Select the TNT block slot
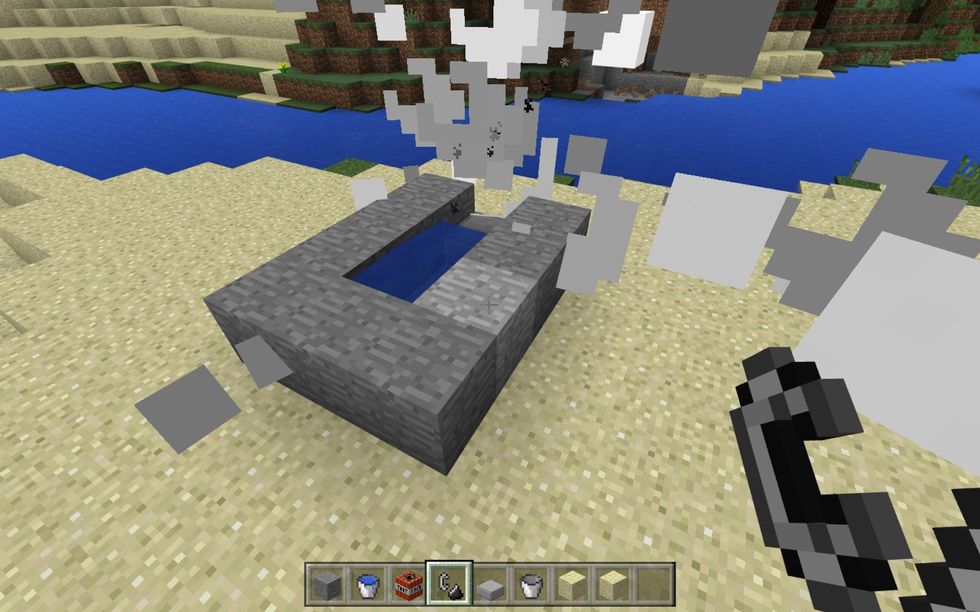The image size is (980, 612). pos(405,582)
